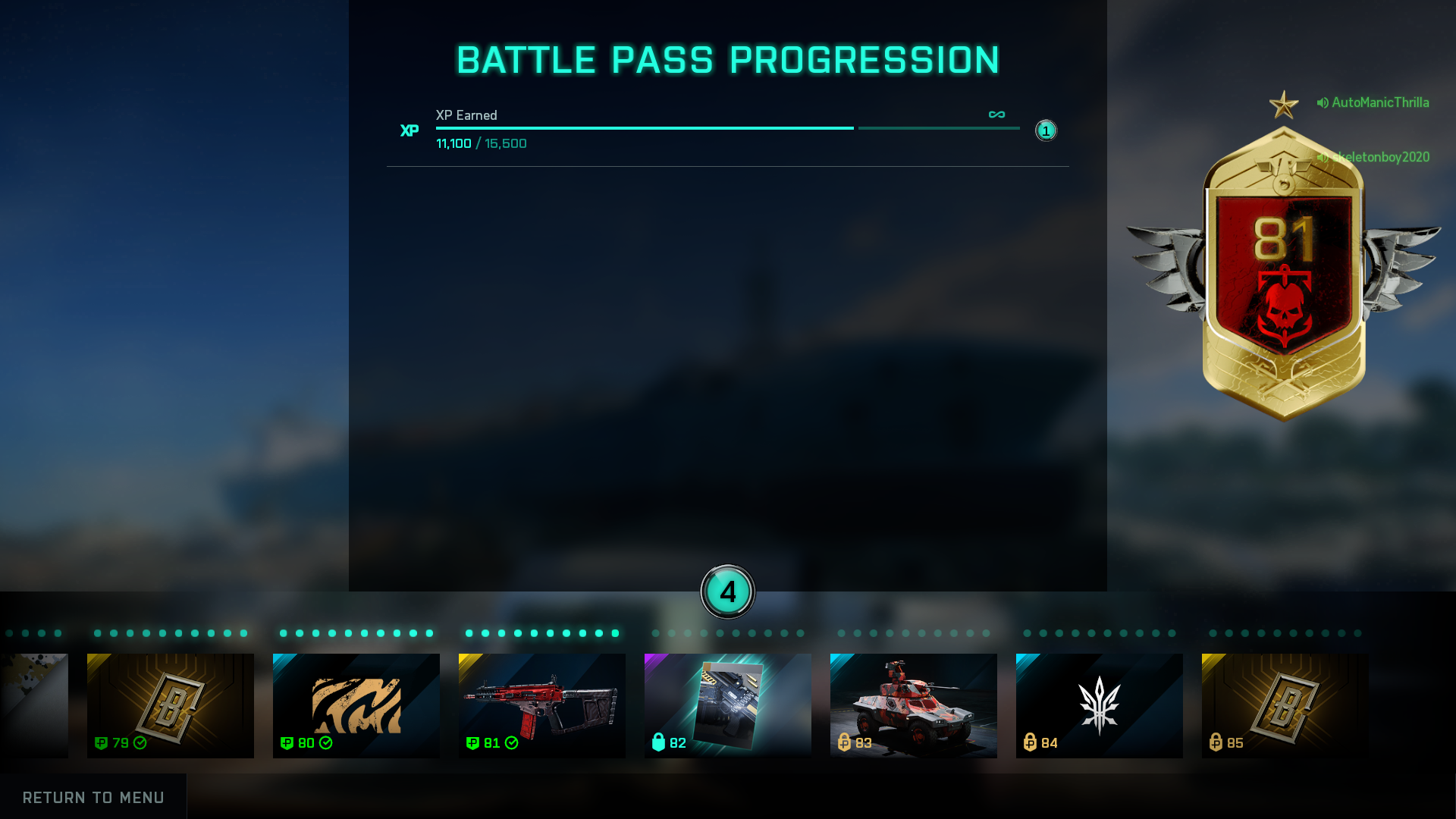Select the tier 79 gold token reward
Screen dimensions: 1456x819
(x=171, y=705)
